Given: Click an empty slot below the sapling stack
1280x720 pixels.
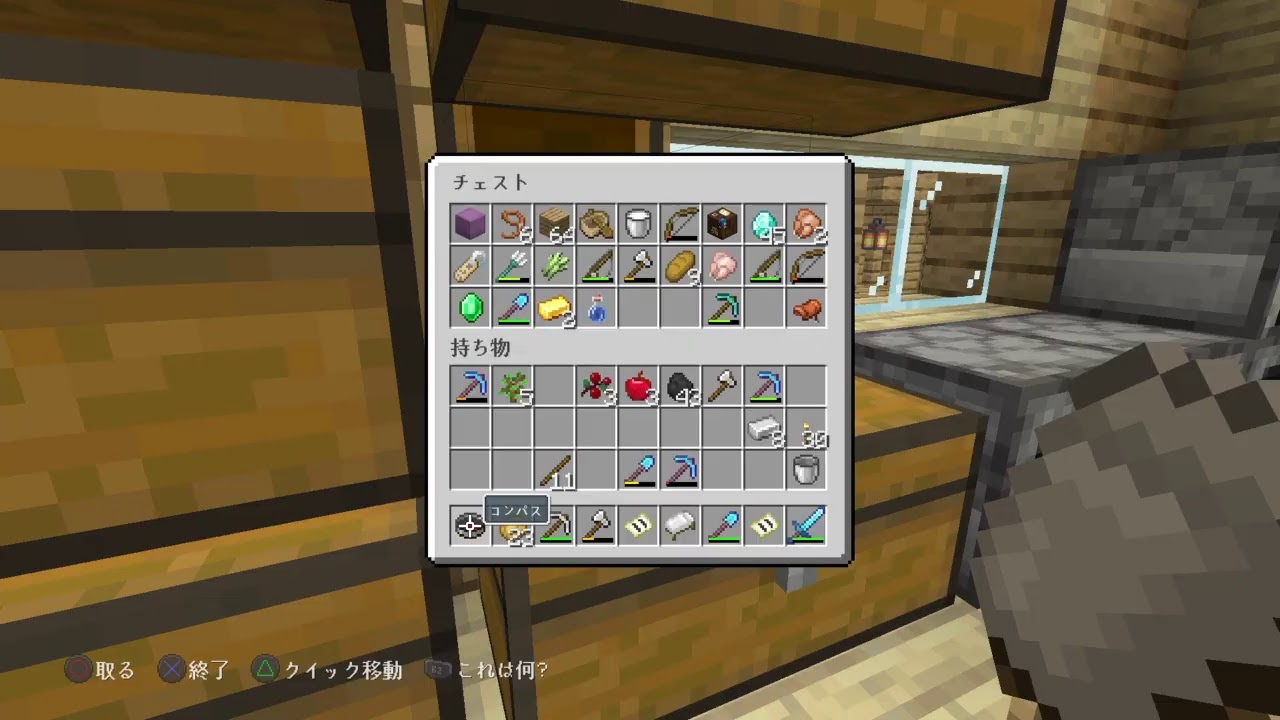Looking at the screenshot, I should click(512, 428).
